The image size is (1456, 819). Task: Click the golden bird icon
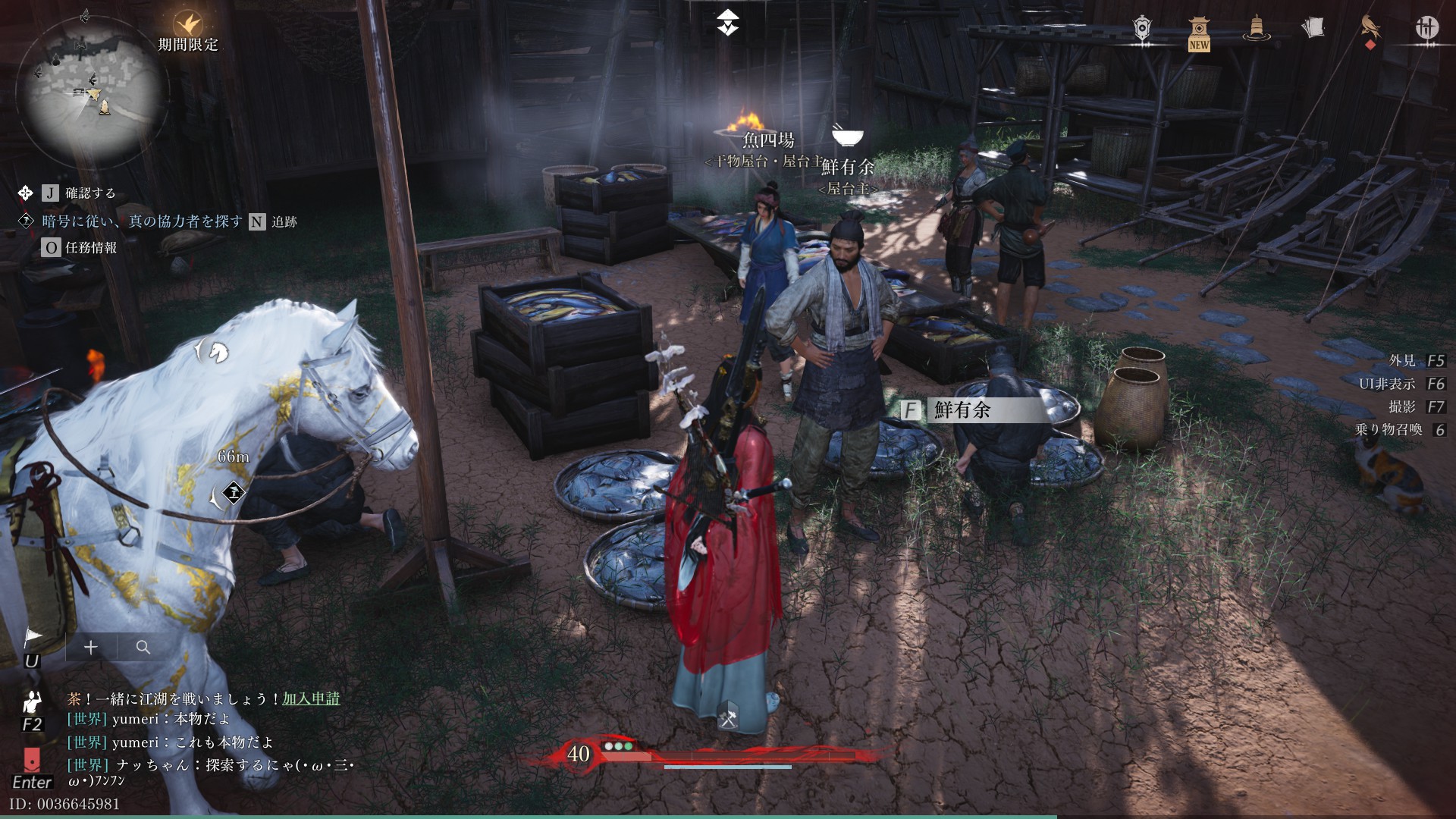[1370, 28]
